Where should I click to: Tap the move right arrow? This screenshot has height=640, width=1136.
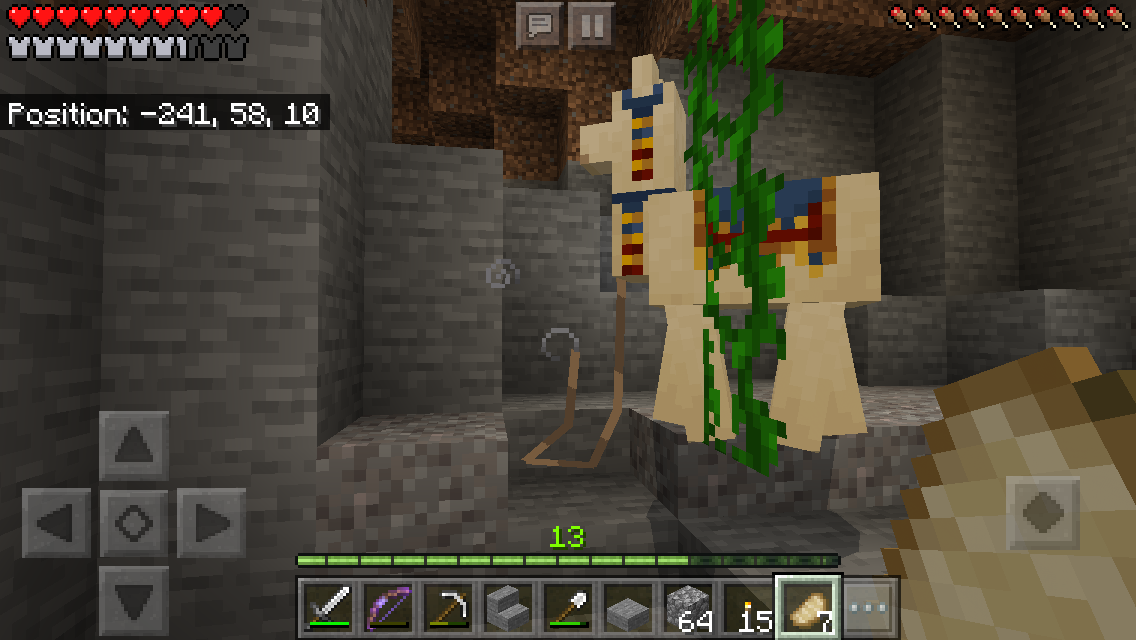click(x=211, y=522)
